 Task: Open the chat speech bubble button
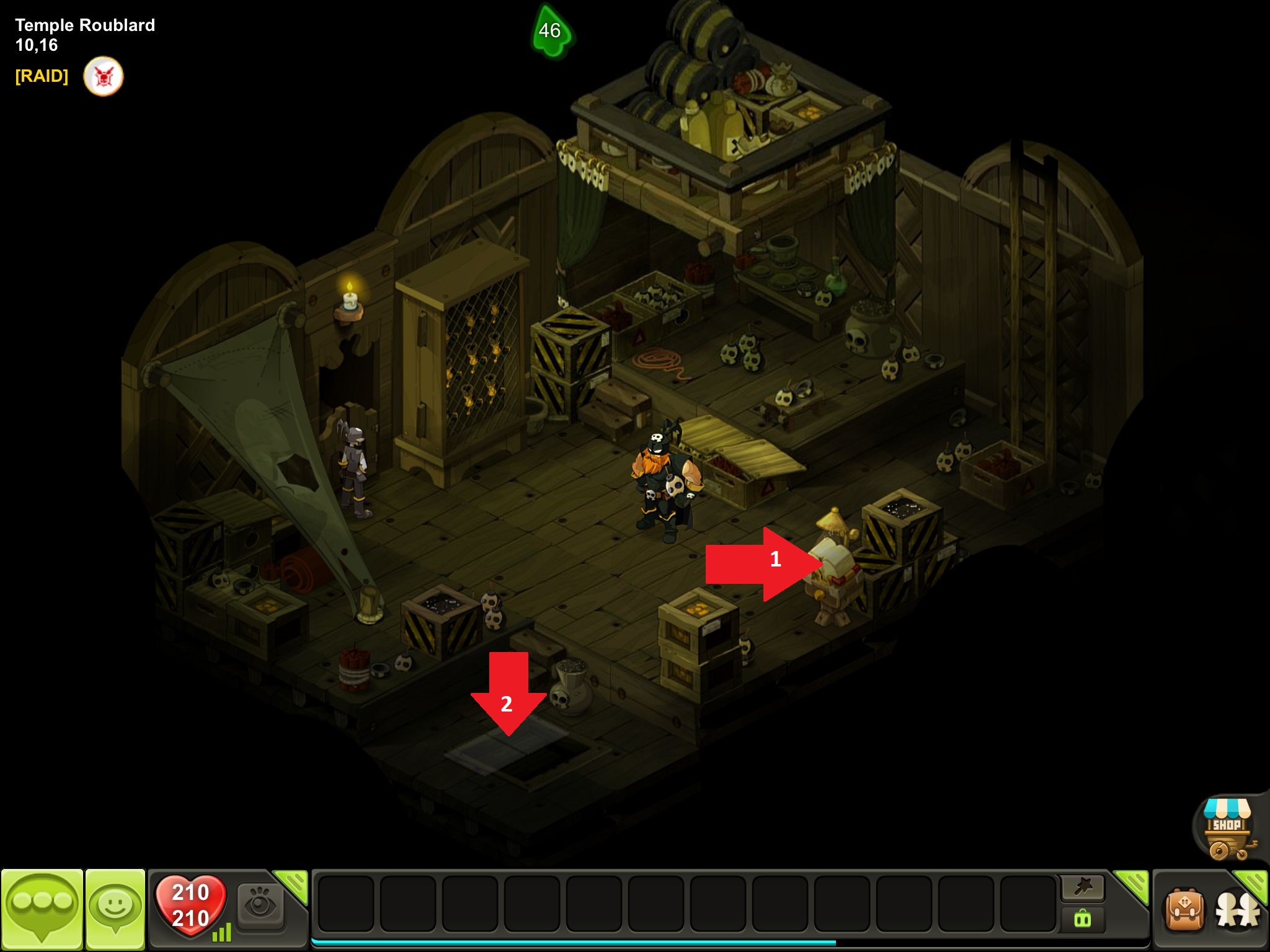pyautogui.click(x=42, y=909)
